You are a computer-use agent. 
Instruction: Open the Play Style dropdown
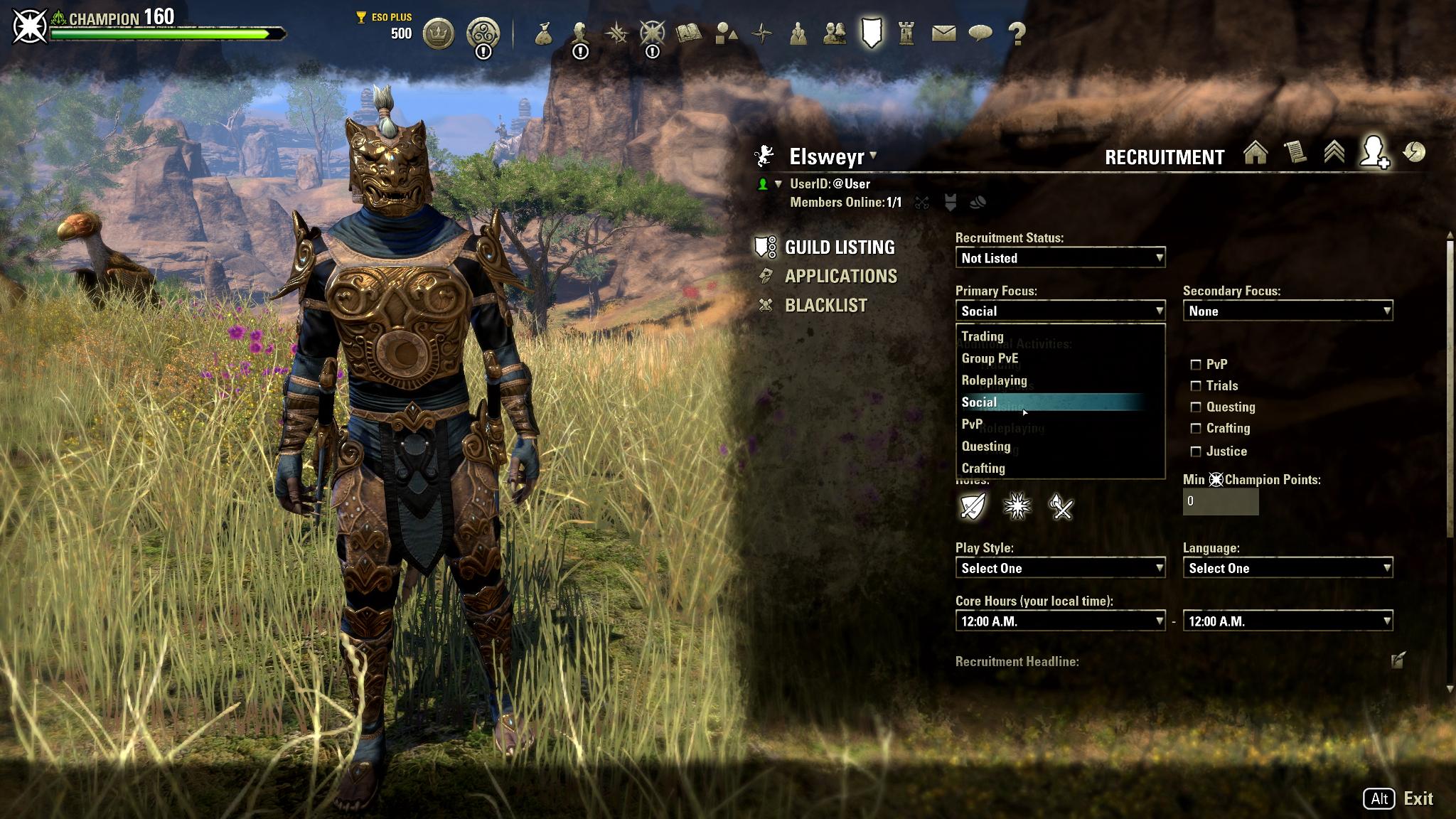[x=1059, y=568]
